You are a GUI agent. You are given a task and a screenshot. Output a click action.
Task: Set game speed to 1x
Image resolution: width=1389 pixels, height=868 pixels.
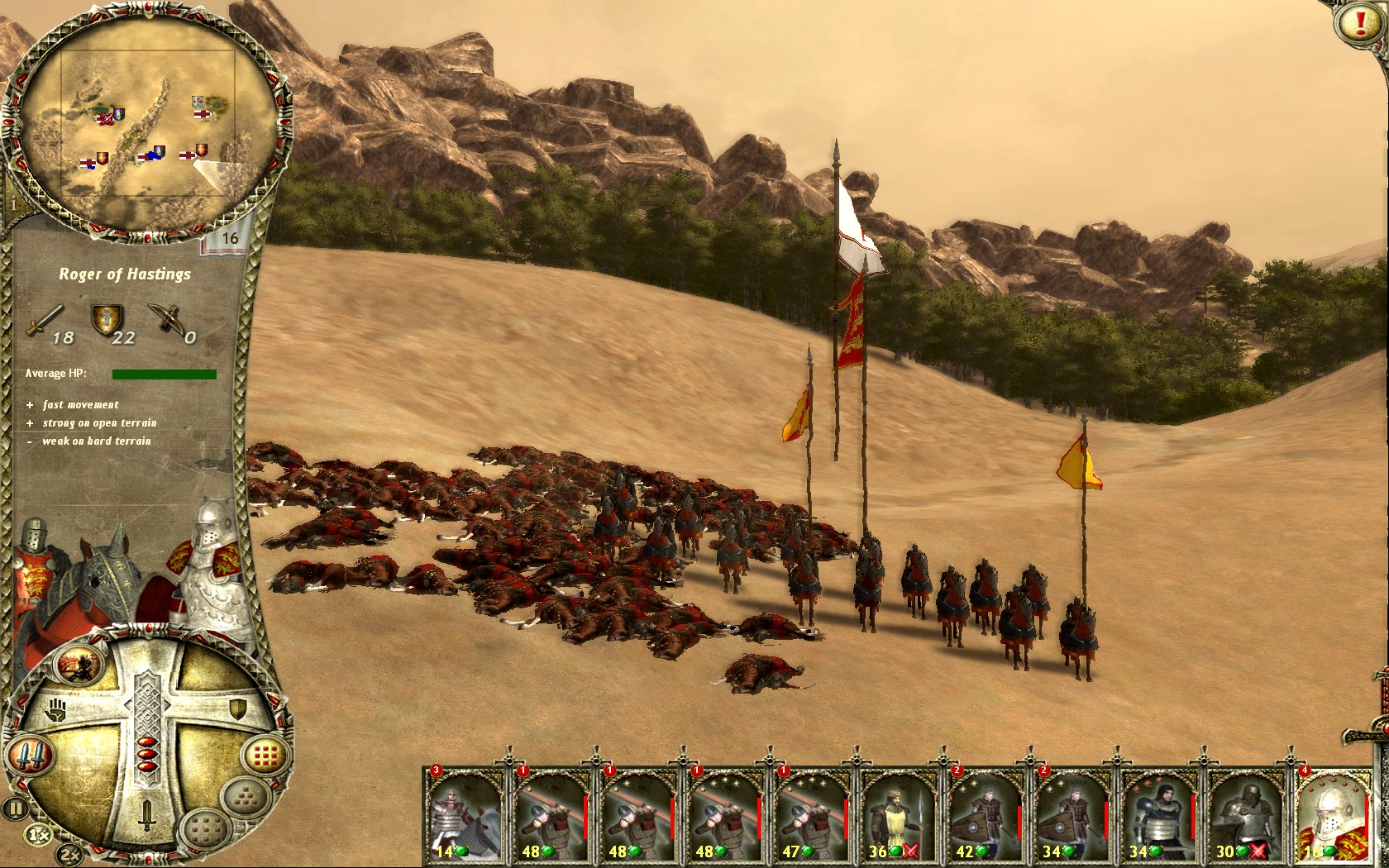pos(38,835)
